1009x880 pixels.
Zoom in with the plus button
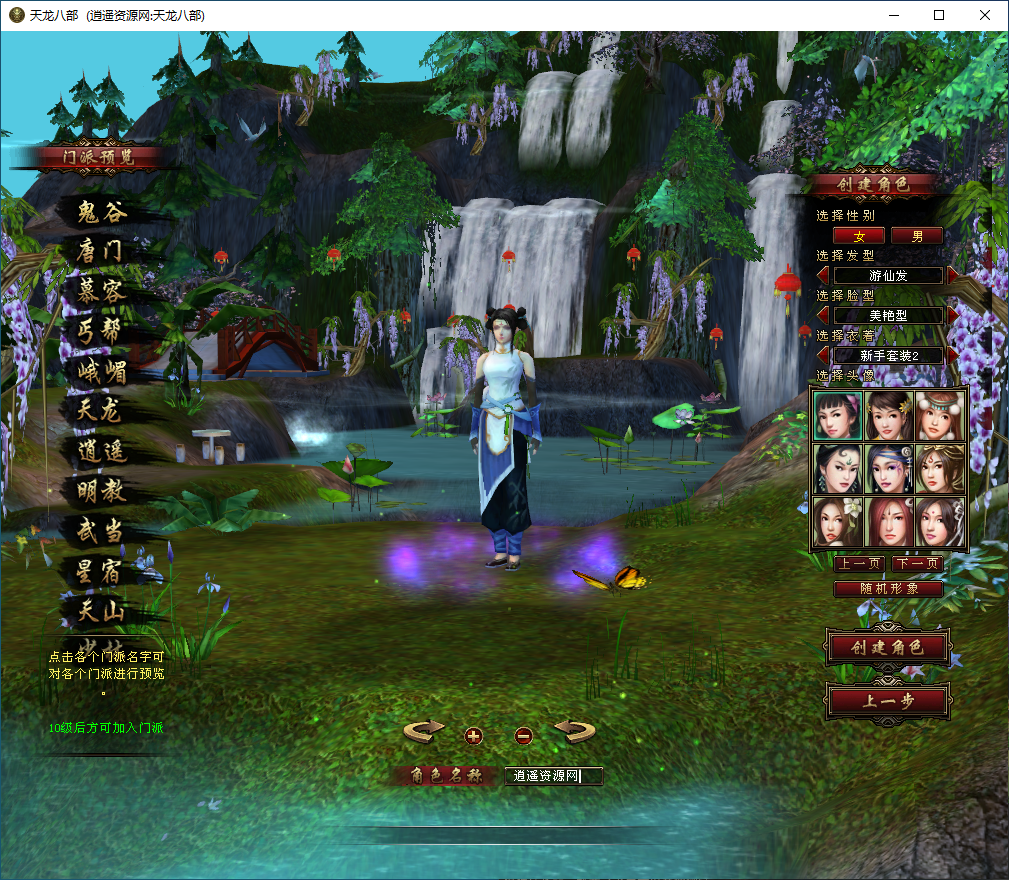pyautogui.click(x=474, y=736)
